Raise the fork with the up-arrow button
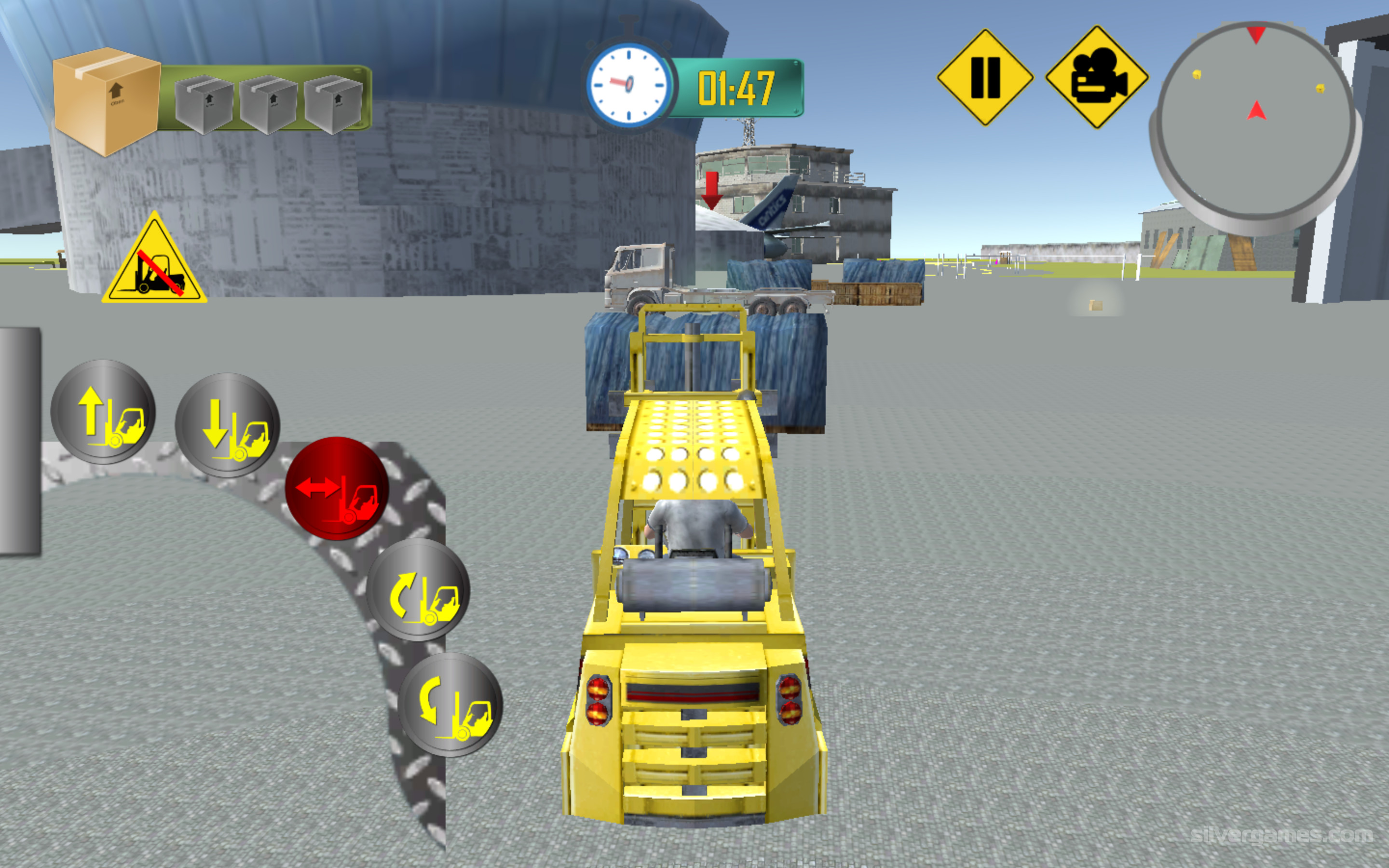The height and width of the screenshot is (868, 1389). pos(103,412)
